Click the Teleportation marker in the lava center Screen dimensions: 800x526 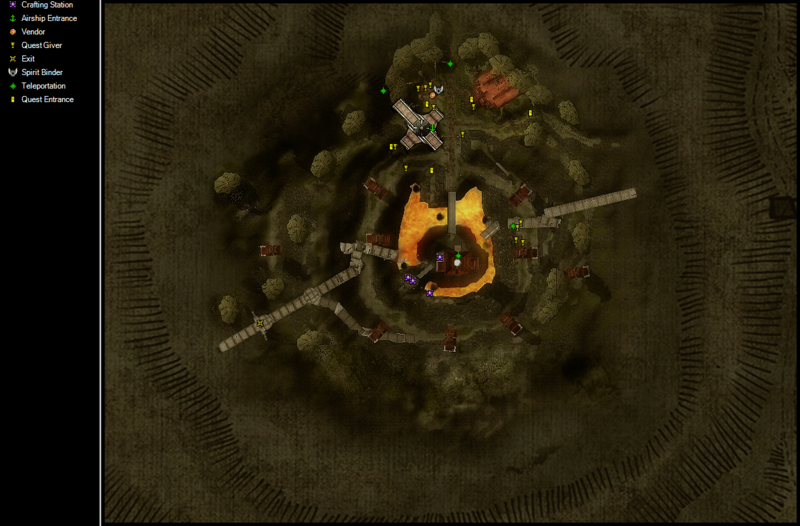[459, 256]
